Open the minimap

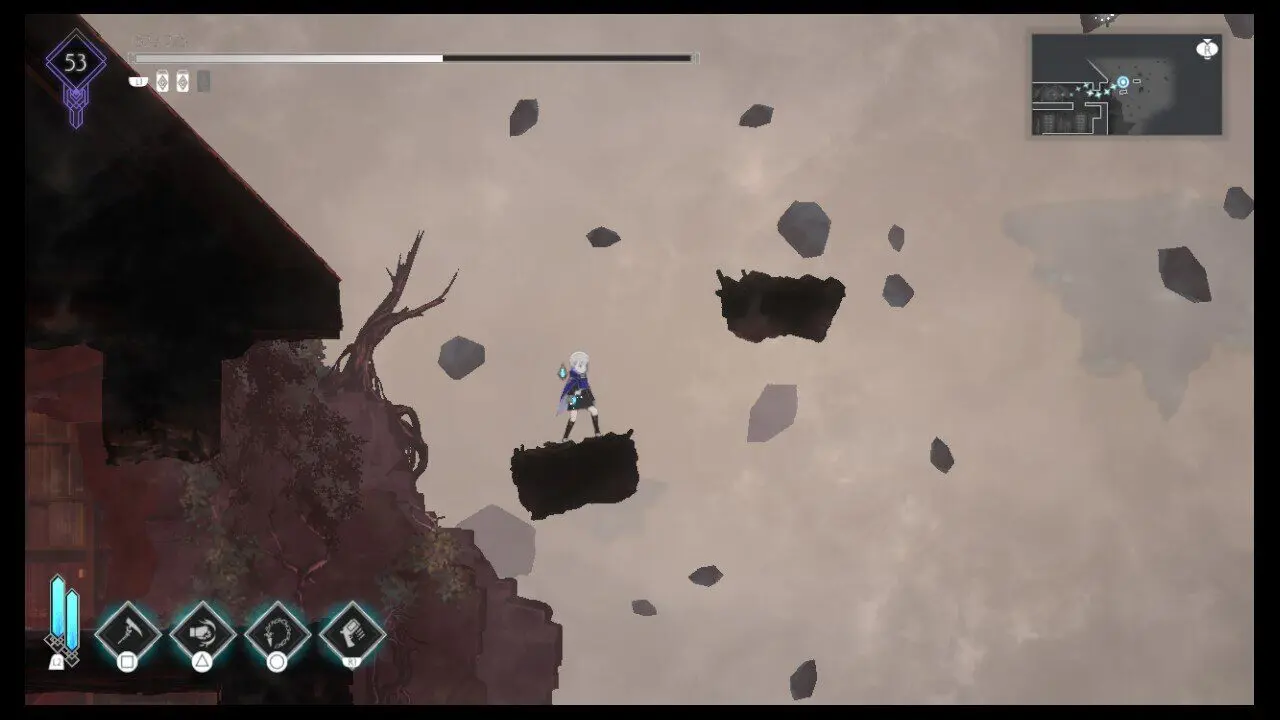point(1126,85)
